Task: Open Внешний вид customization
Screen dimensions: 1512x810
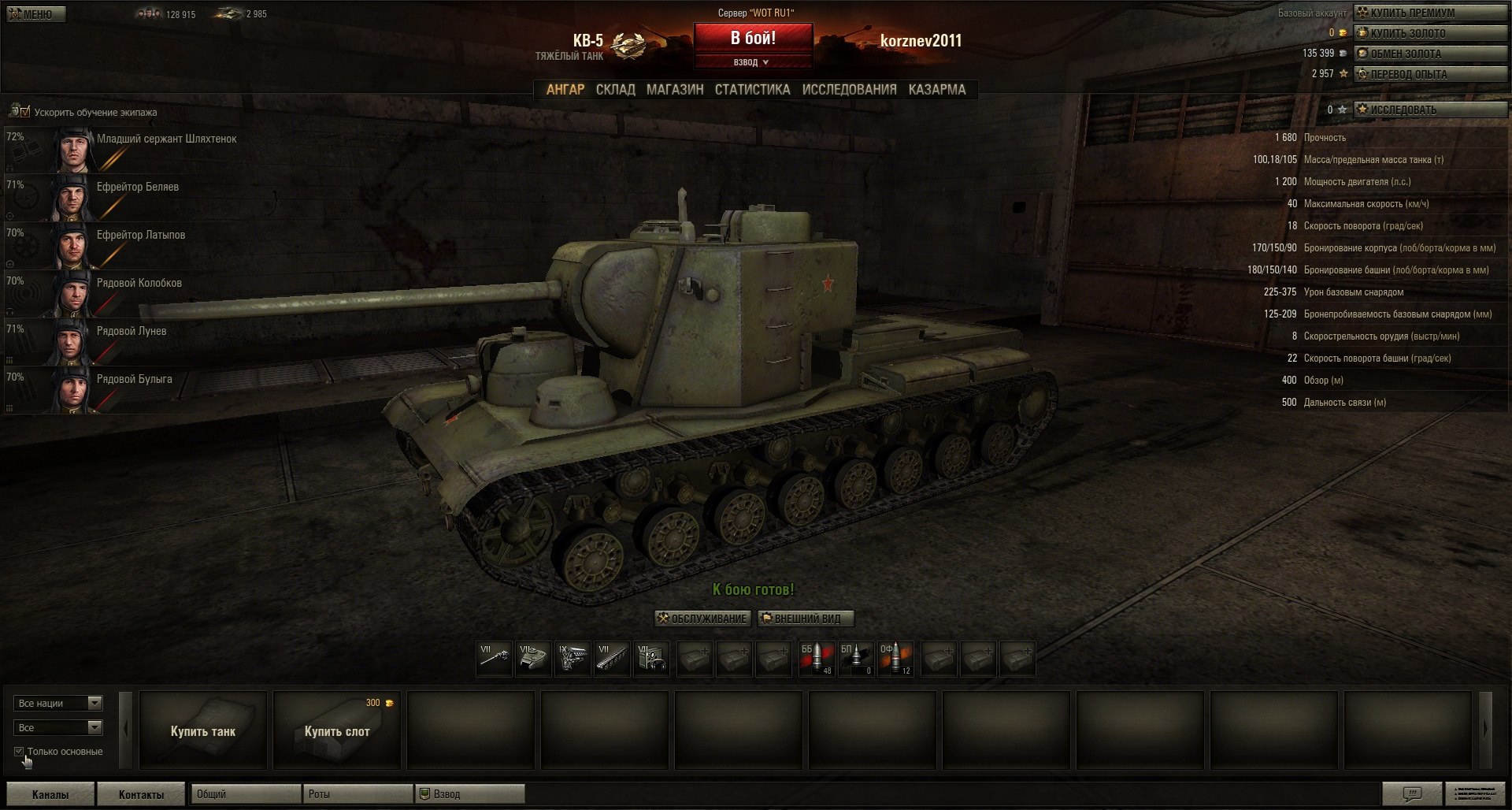Action: [806, 619]
